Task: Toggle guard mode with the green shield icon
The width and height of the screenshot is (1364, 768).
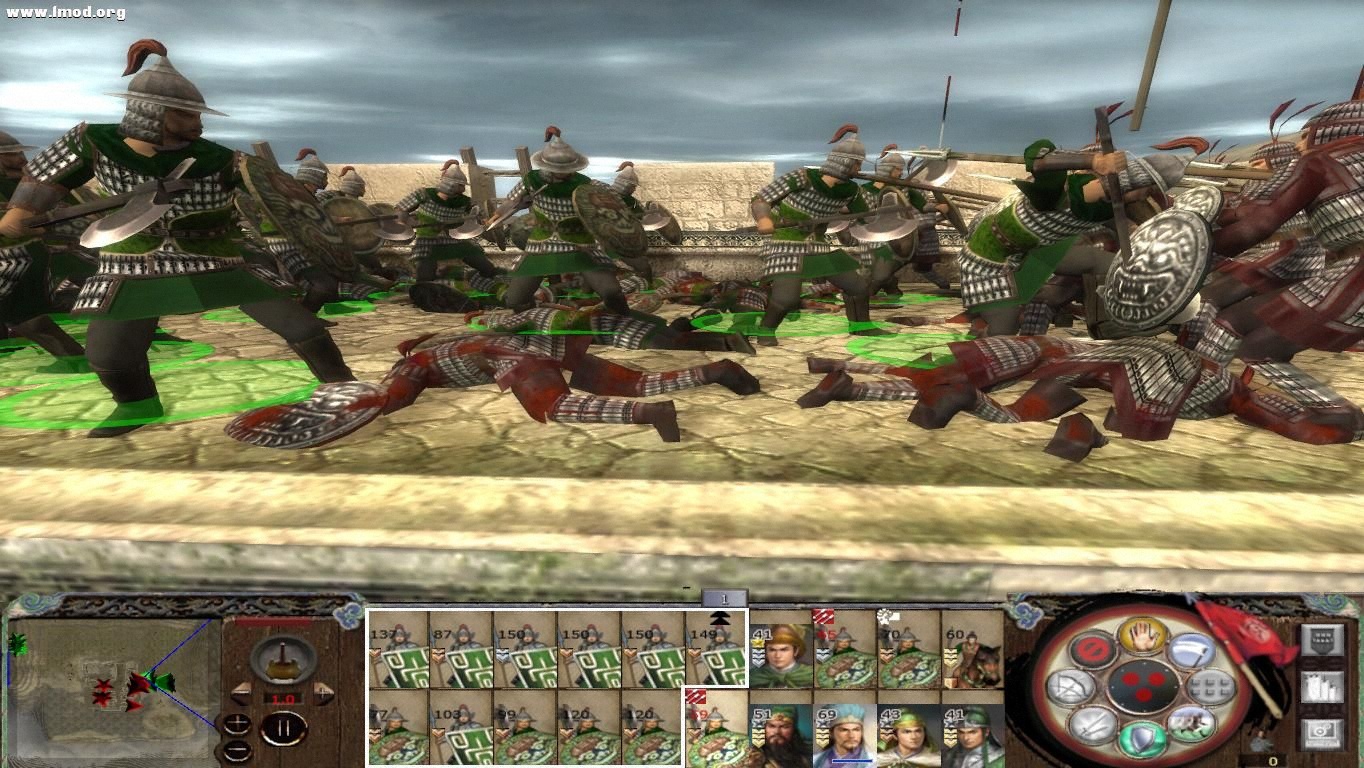Action: [1144, 736]
